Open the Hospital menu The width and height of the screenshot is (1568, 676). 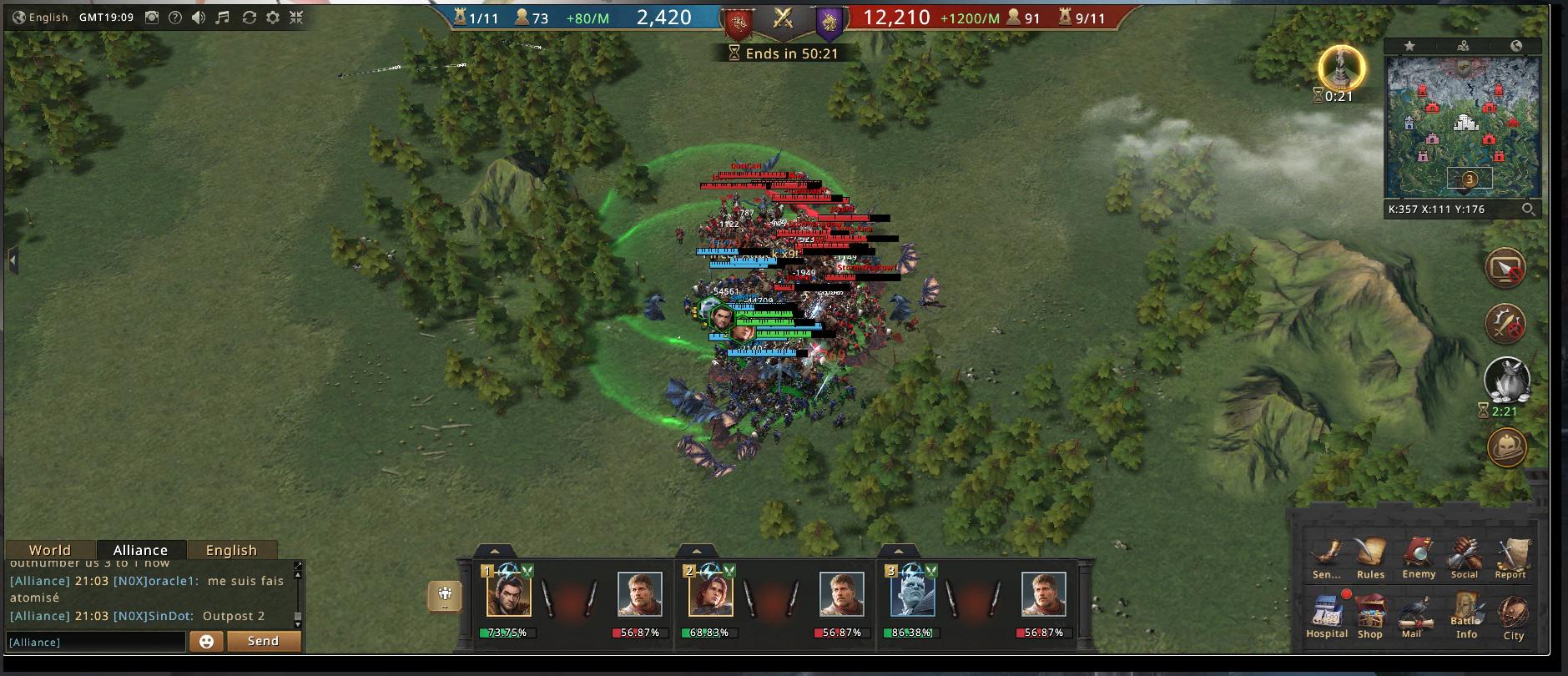coord(1326,614)
